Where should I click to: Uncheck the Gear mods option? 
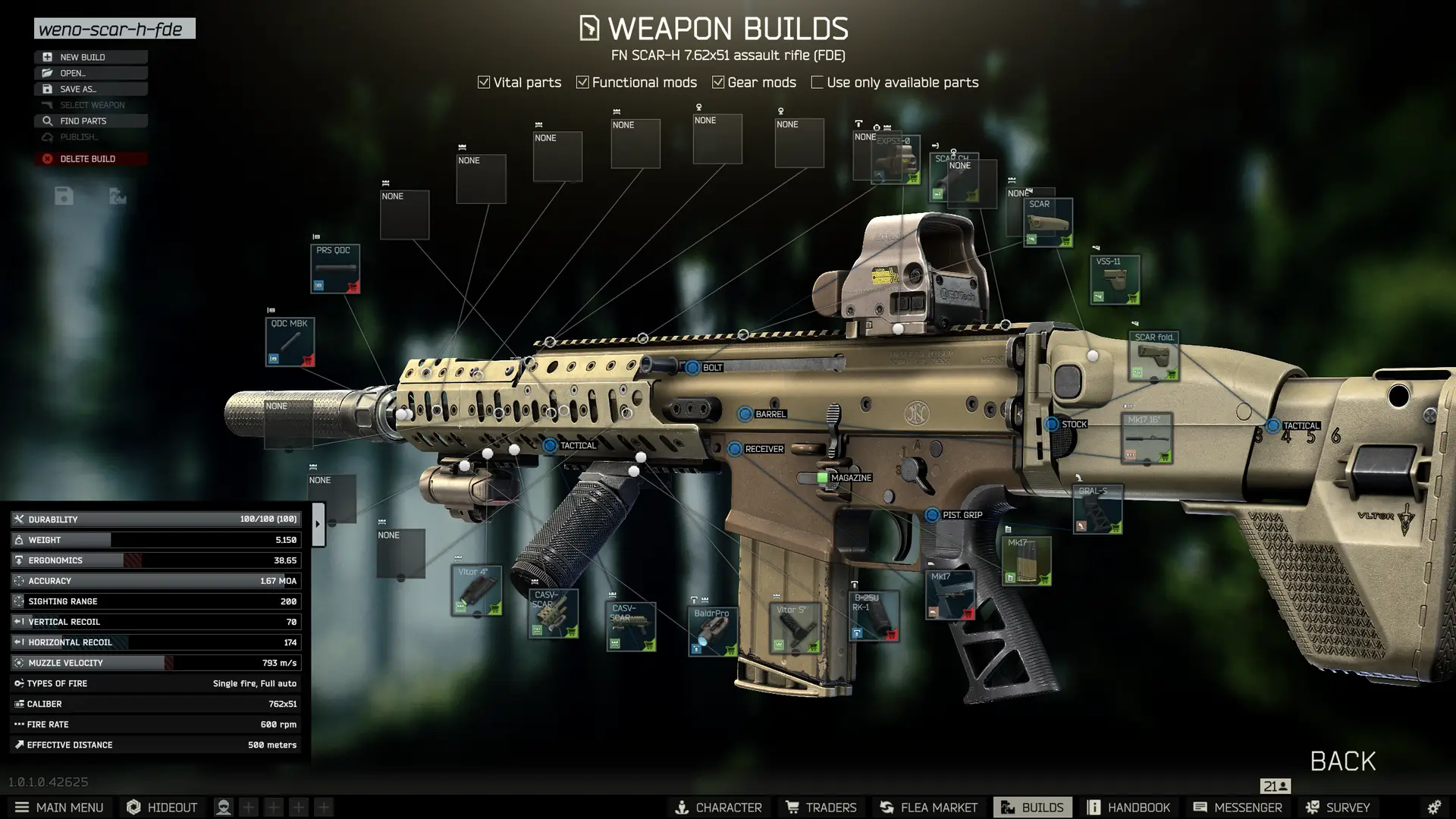[718, 82]
